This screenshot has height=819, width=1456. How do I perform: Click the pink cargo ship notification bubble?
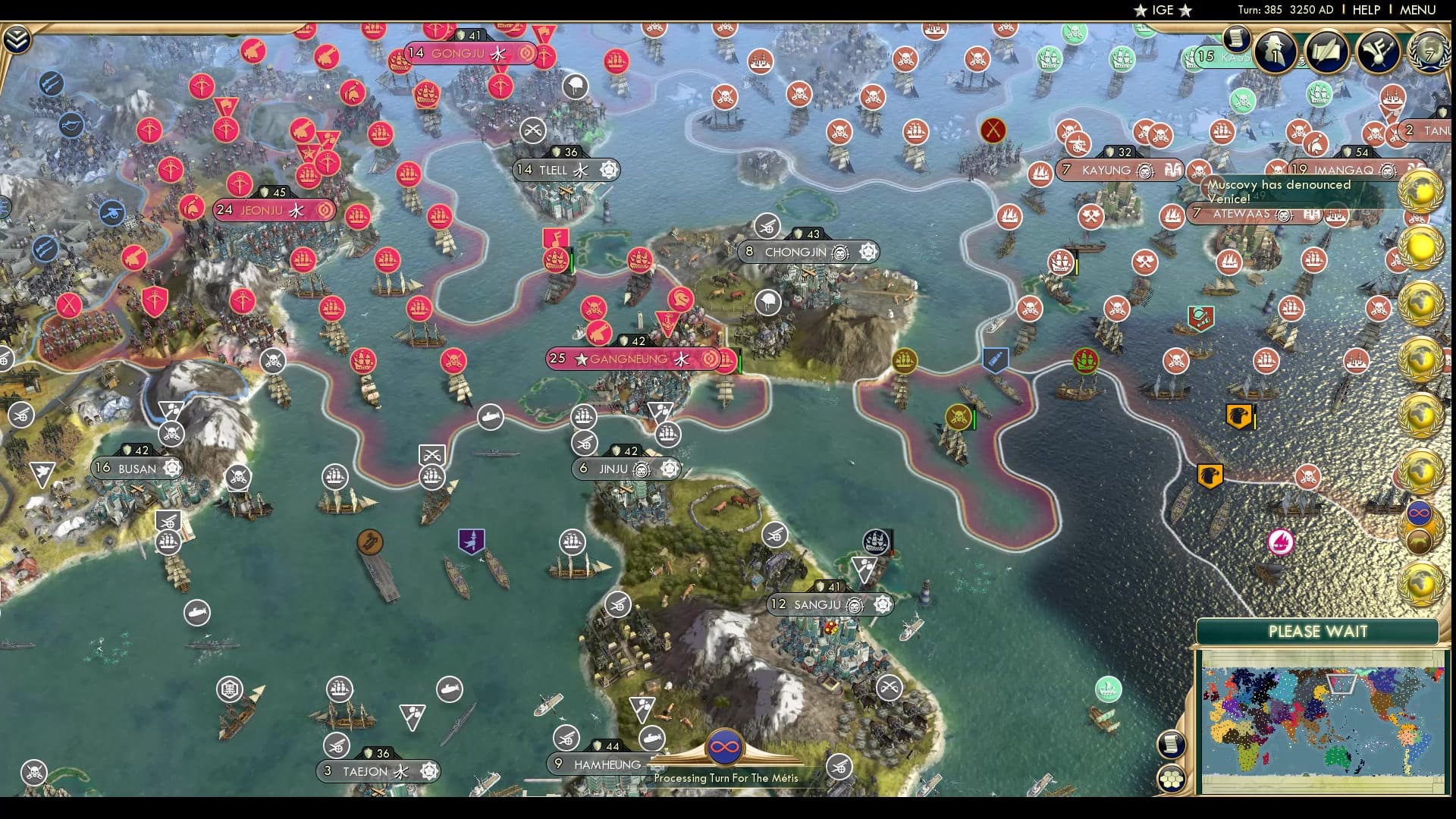[1281, 541]
